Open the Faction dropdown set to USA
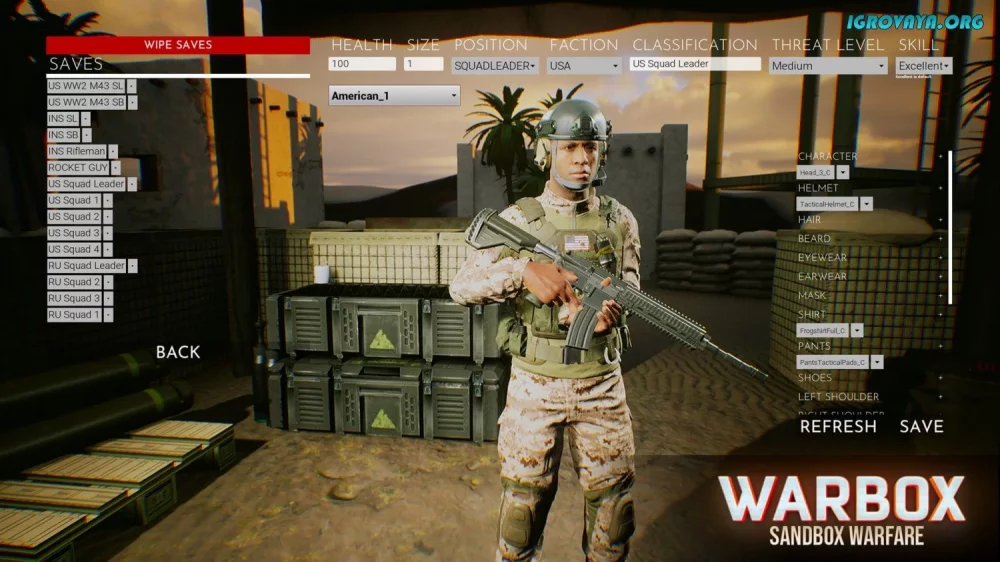 (585, 66)
